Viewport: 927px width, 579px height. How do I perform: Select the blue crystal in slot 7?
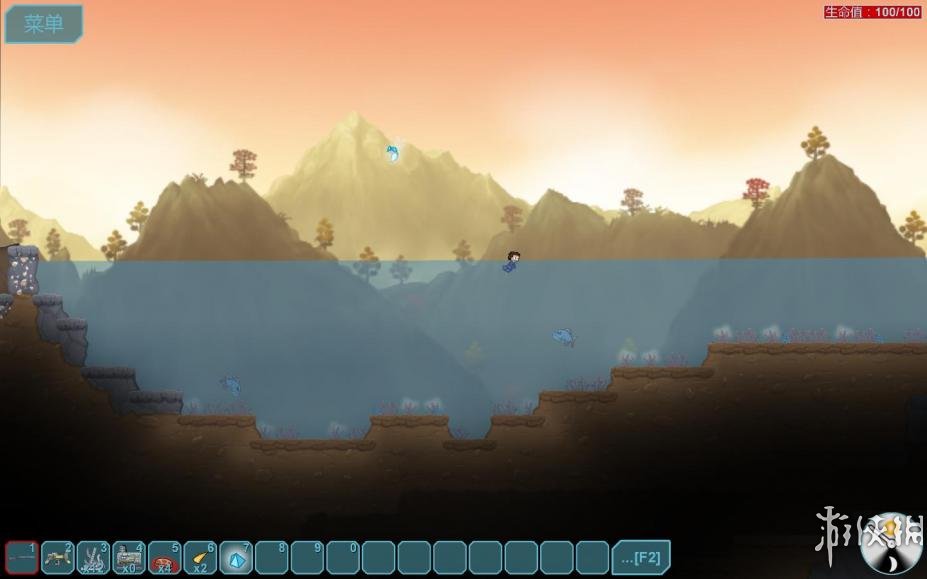pyautogui.click(x=236, y=557)
